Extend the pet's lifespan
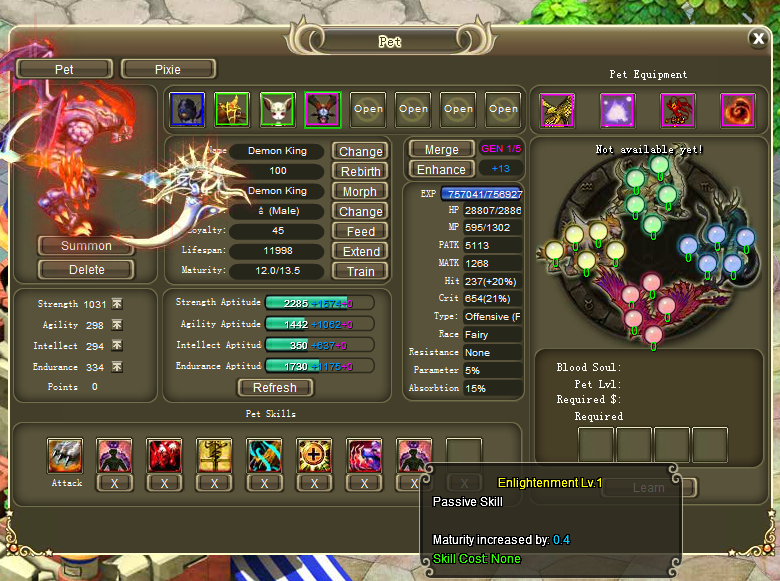 pos(360,251)
